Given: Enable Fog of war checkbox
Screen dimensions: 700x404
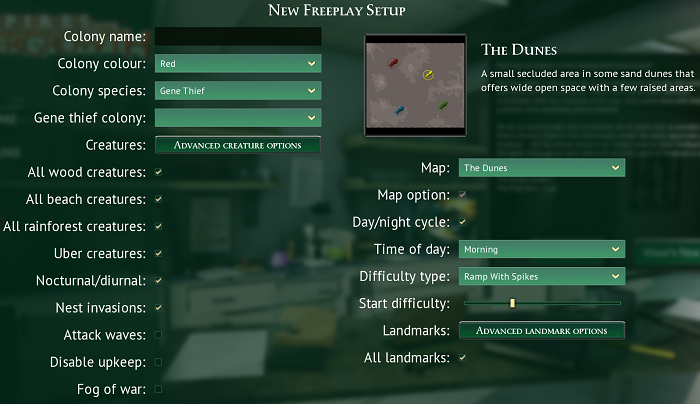Looking at the screenshot, I should [x=158, y=388].
